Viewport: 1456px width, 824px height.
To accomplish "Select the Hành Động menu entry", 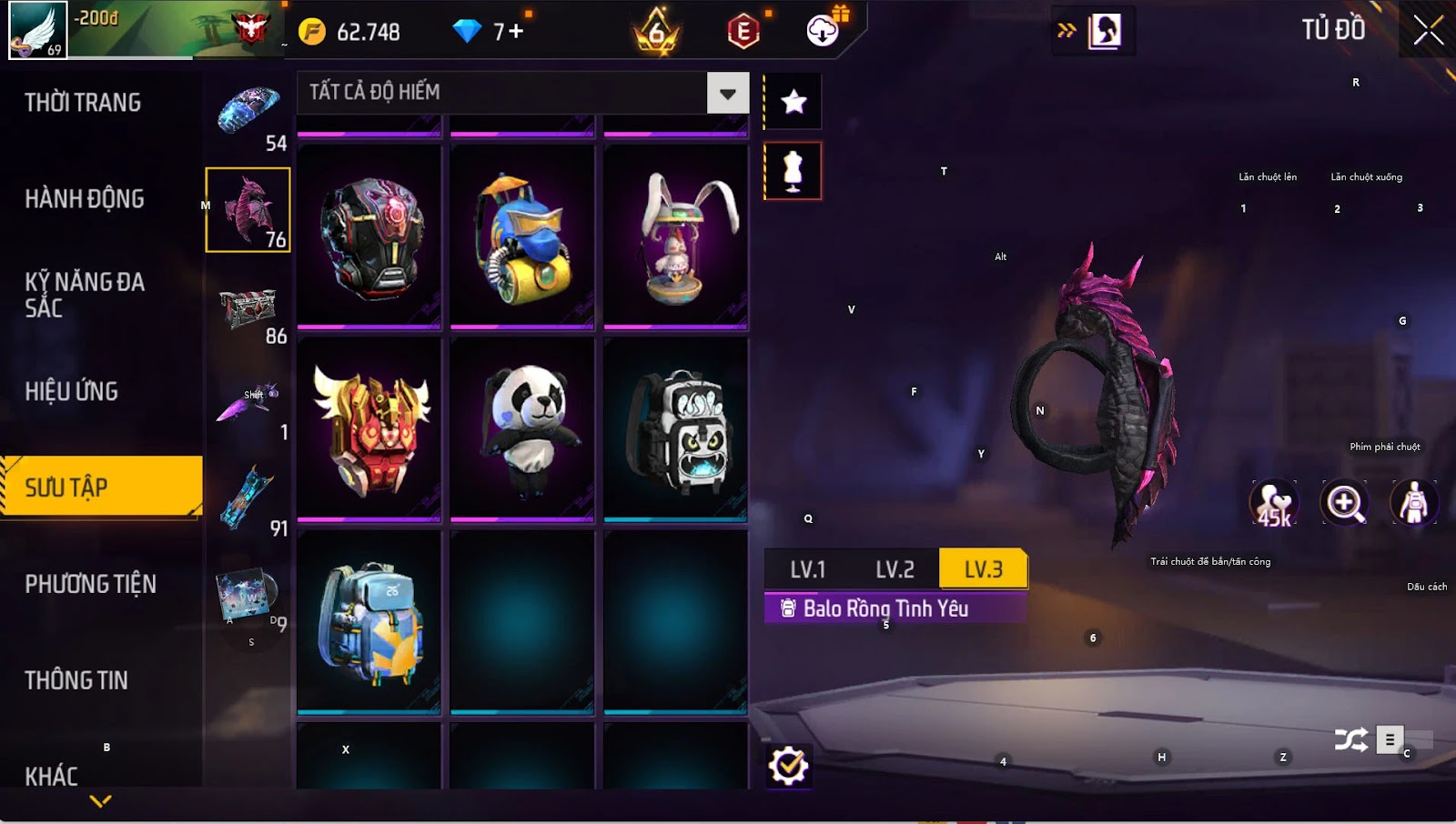I will click(85, 199).
